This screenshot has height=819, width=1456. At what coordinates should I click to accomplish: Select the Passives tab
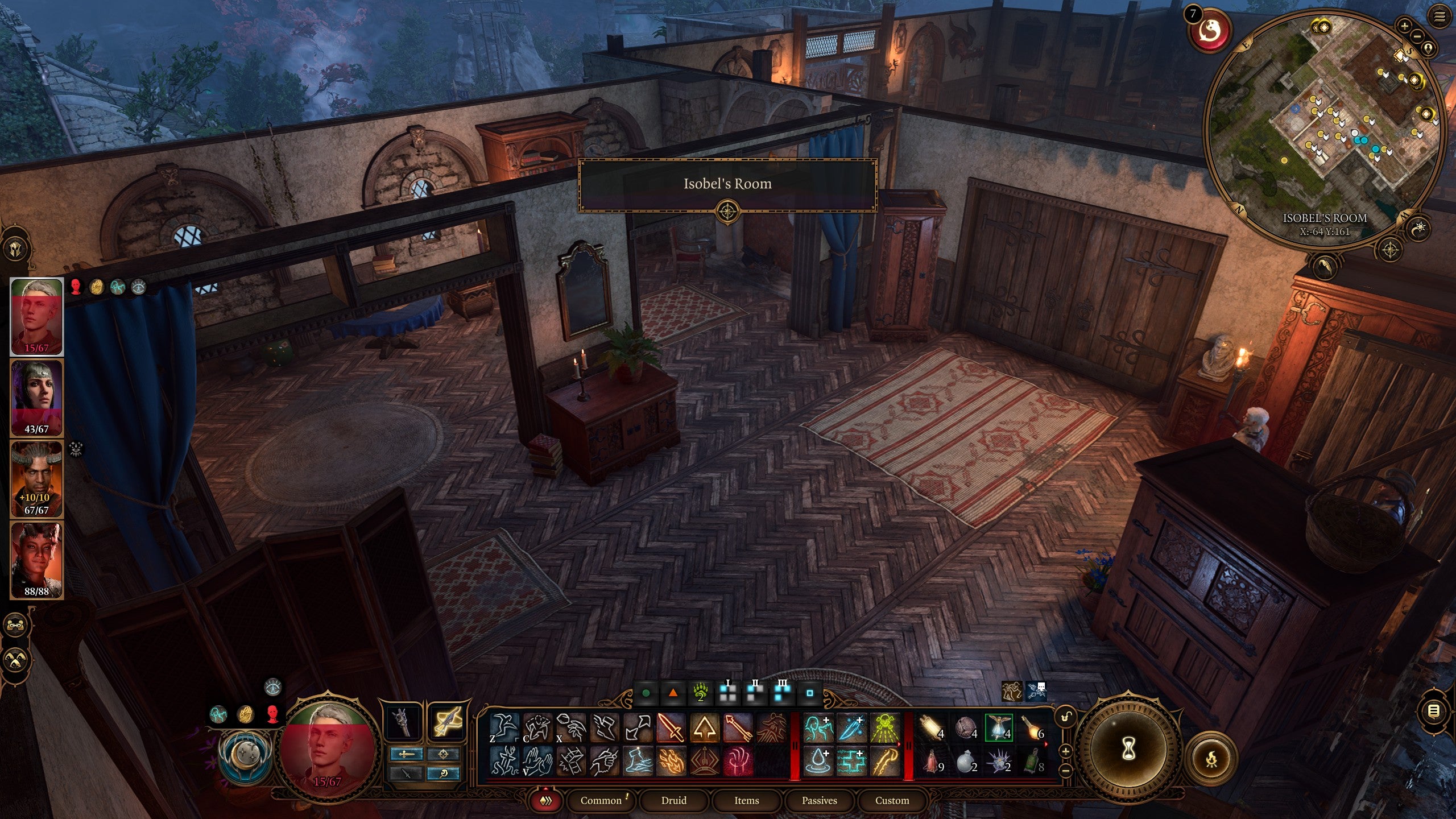820,800
